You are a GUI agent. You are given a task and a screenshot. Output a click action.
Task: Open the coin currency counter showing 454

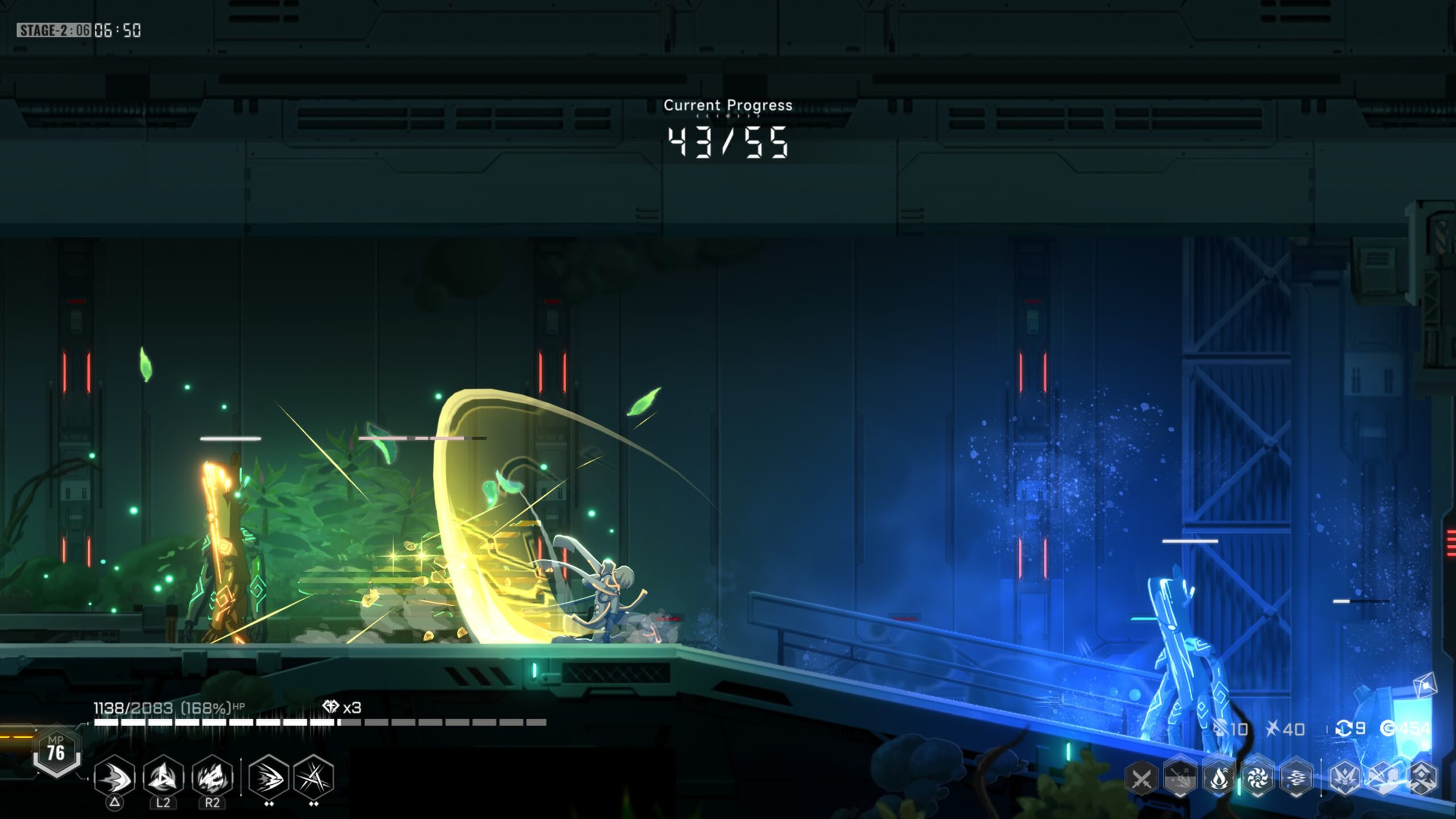(x=1405, y=729)
